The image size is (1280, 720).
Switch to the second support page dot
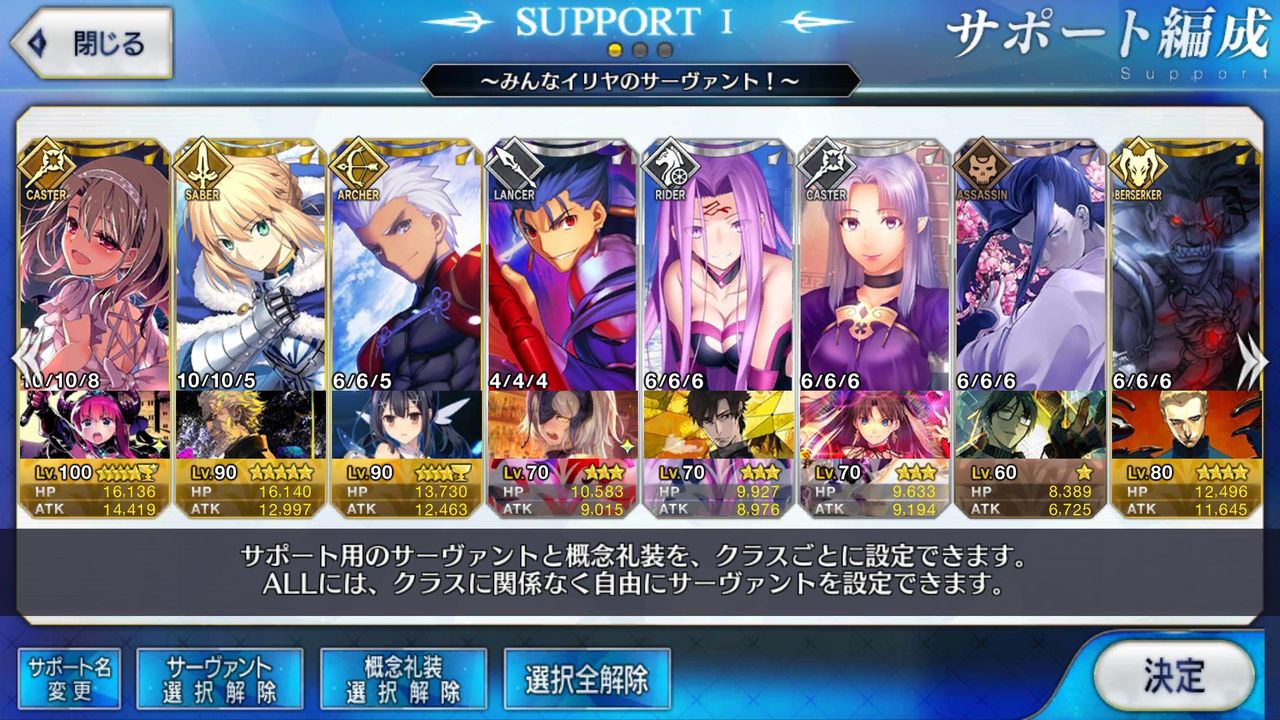(x=640, y=47)
